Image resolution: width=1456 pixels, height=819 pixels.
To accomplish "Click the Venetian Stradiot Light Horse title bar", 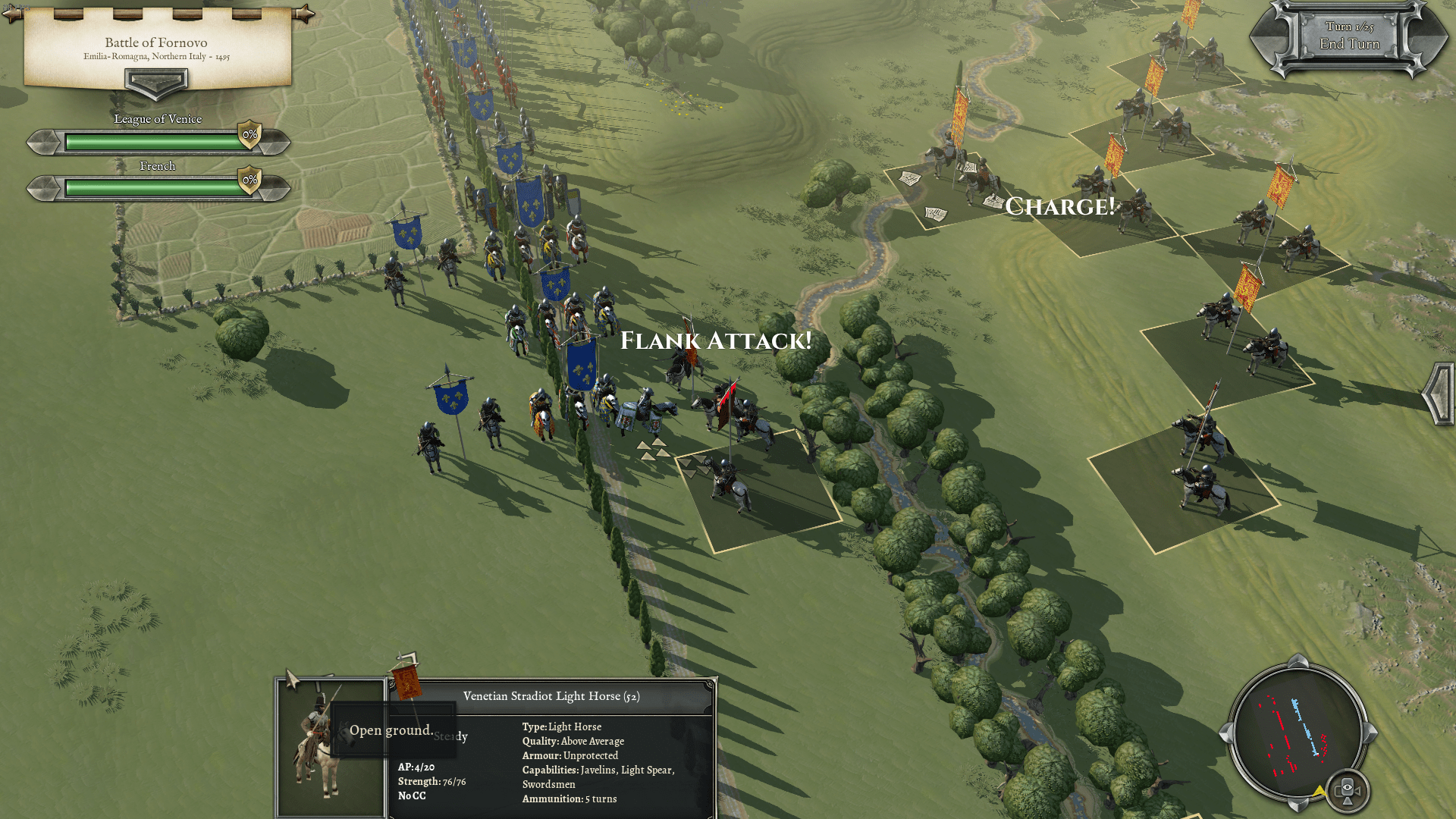I will pos(551,696).
